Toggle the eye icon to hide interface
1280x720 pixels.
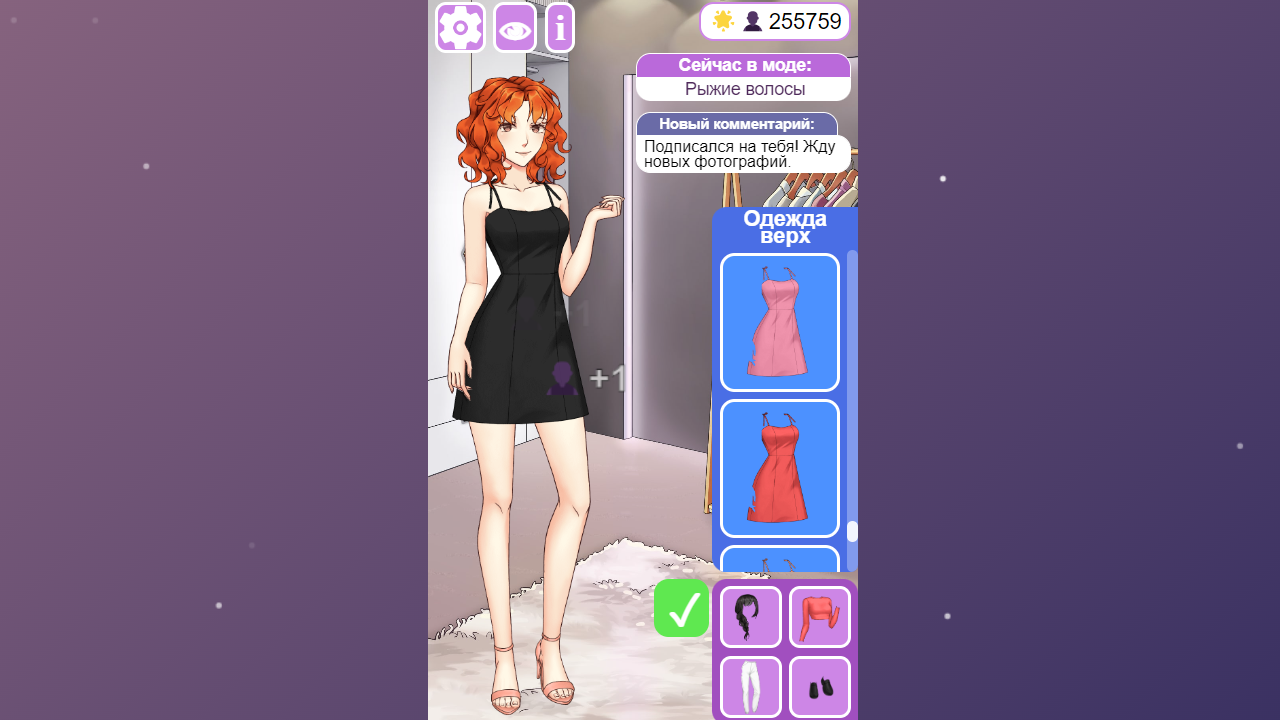(513, 28)
